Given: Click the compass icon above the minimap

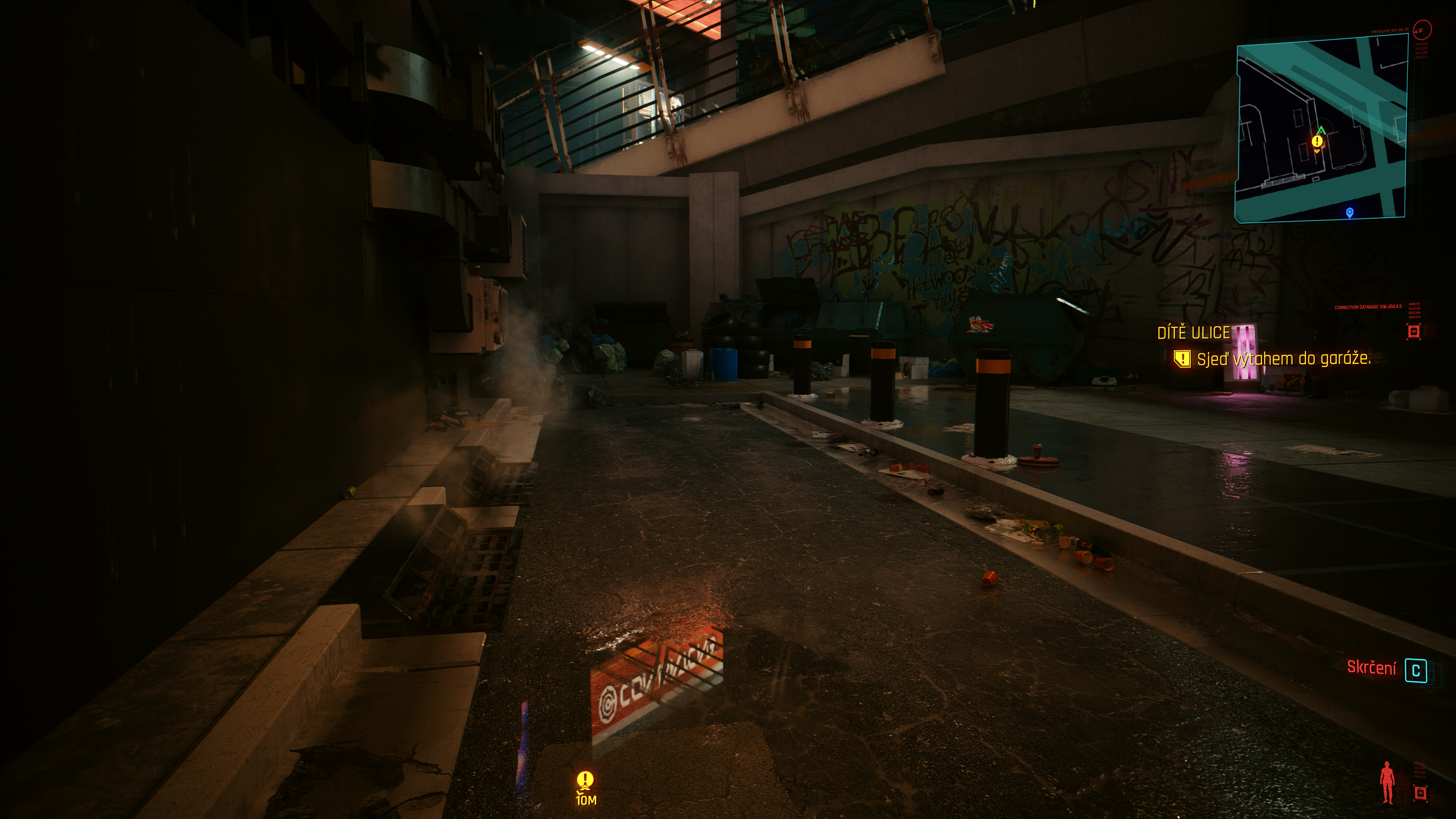Looking at the screenshot, I should [x=1421, y=30].
